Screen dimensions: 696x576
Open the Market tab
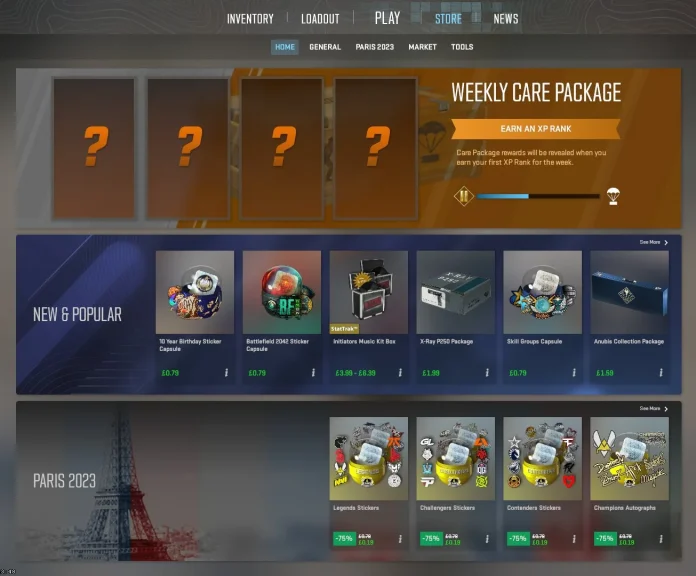pyautogui.click(x=422, y=47)
